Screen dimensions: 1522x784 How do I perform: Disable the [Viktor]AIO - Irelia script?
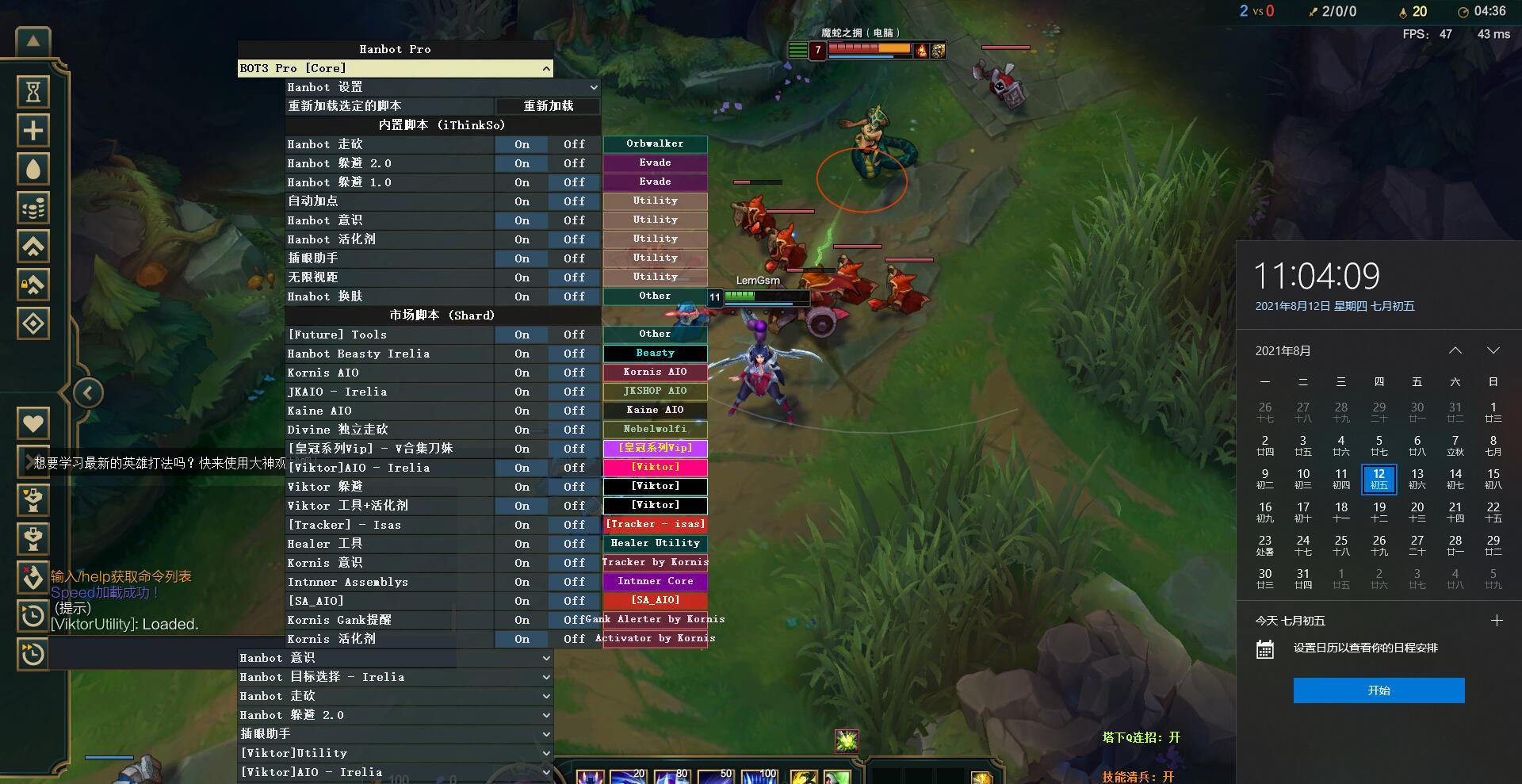tap(574, 468)
